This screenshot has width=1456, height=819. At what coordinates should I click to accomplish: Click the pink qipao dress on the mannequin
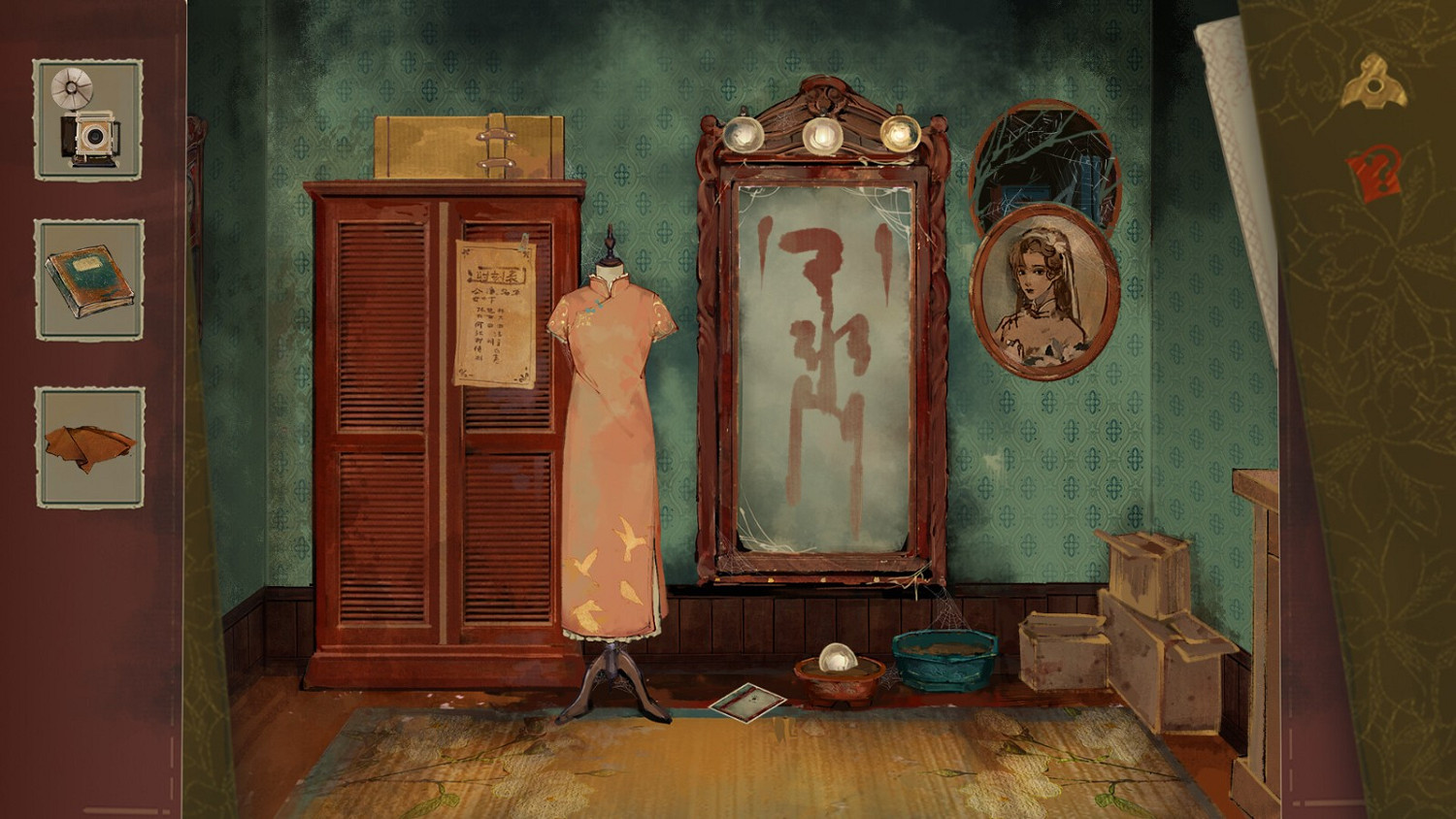coord(612,437)
